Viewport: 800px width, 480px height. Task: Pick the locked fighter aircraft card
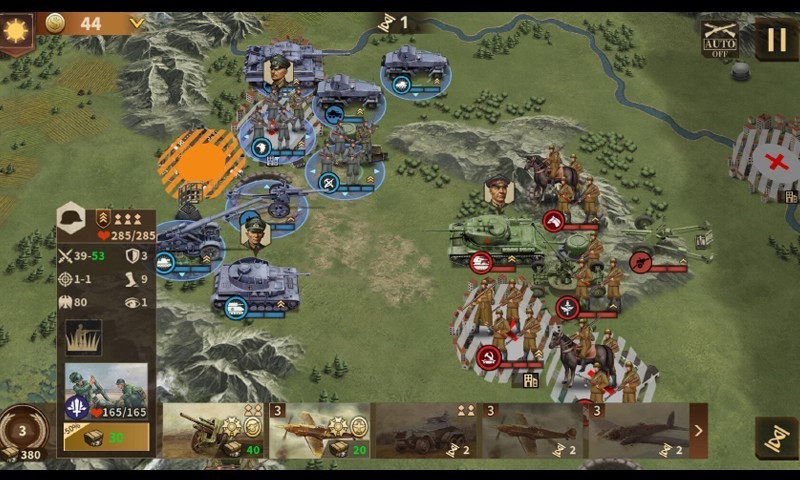coord(532,431)
